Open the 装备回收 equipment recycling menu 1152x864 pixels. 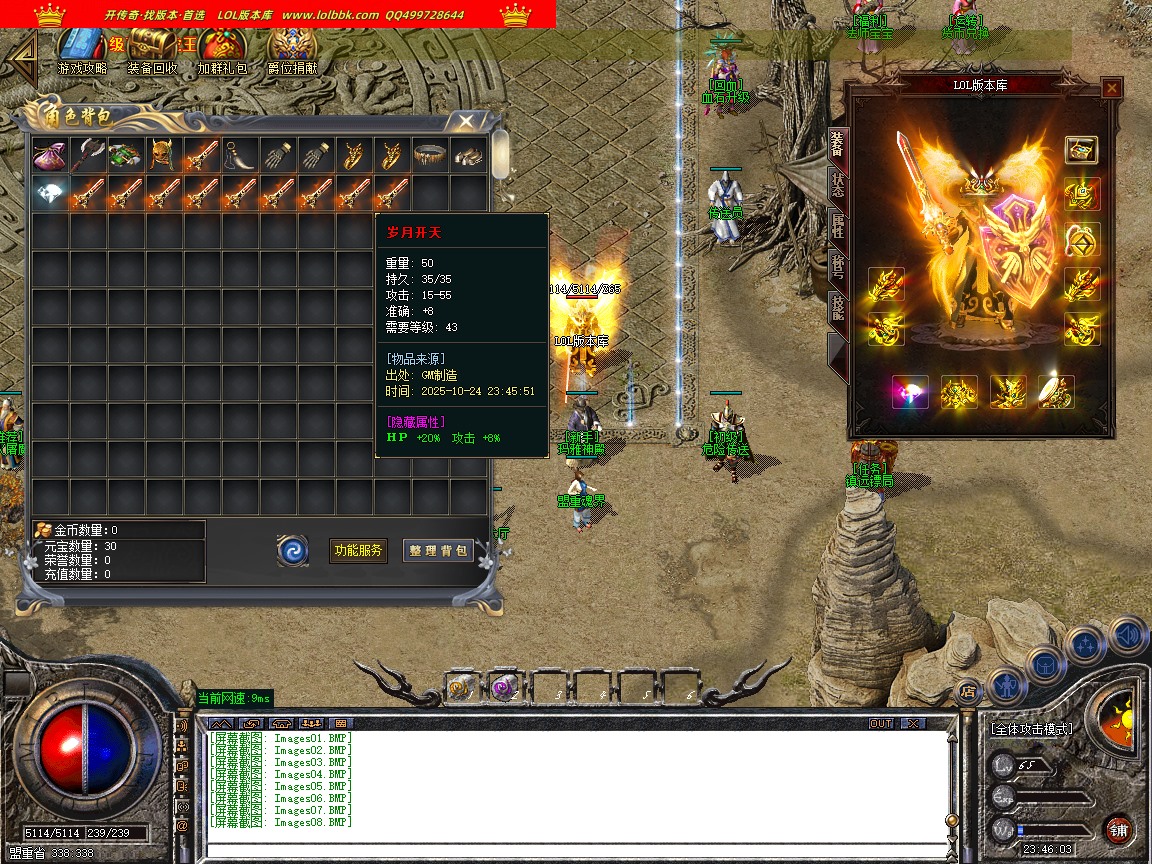pyautogui.click(x=152, y=52)
